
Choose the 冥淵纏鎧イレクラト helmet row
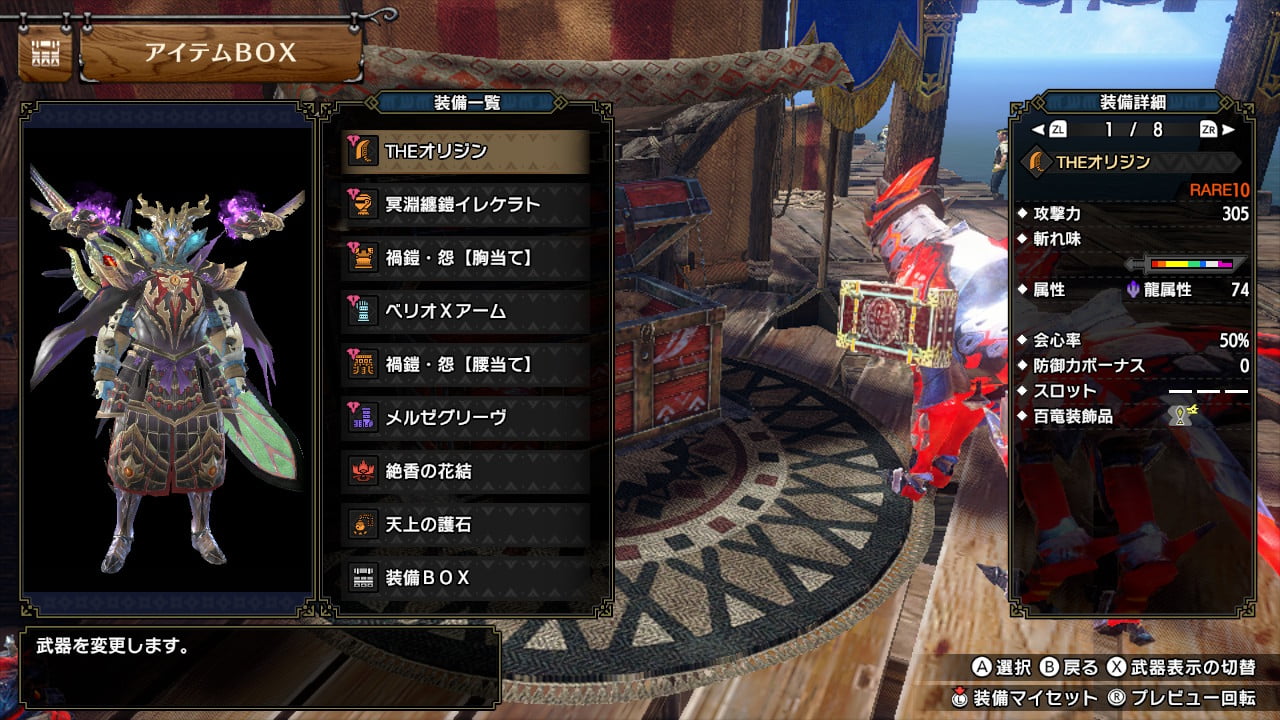[x=465, y=204]
